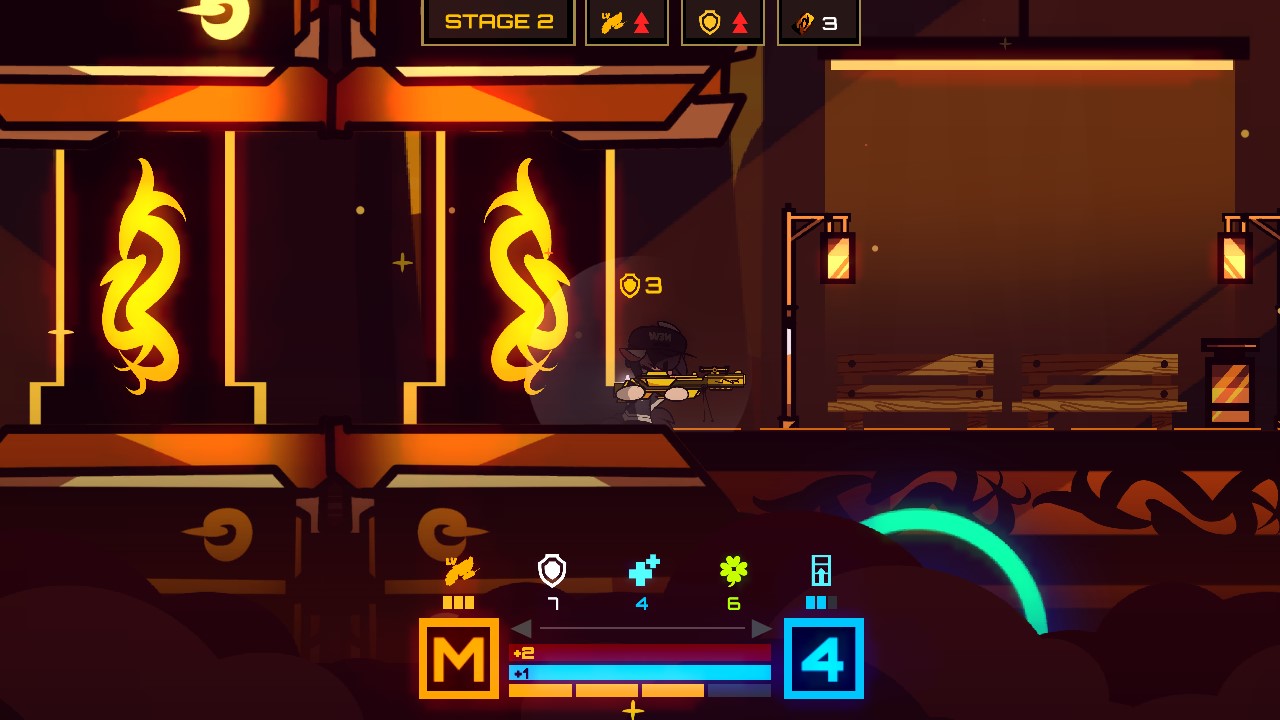Cycle to previous weapon with the left arrow
Image resolution: width=1280 pixels, height=720 pixels.
point(523,630)
